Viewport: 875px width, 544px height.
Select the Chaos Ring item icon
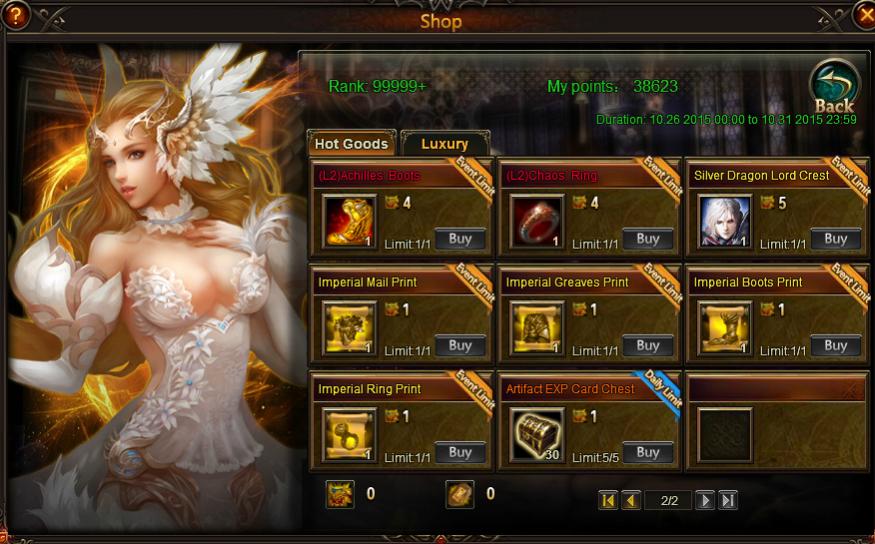tap(537, 221)
